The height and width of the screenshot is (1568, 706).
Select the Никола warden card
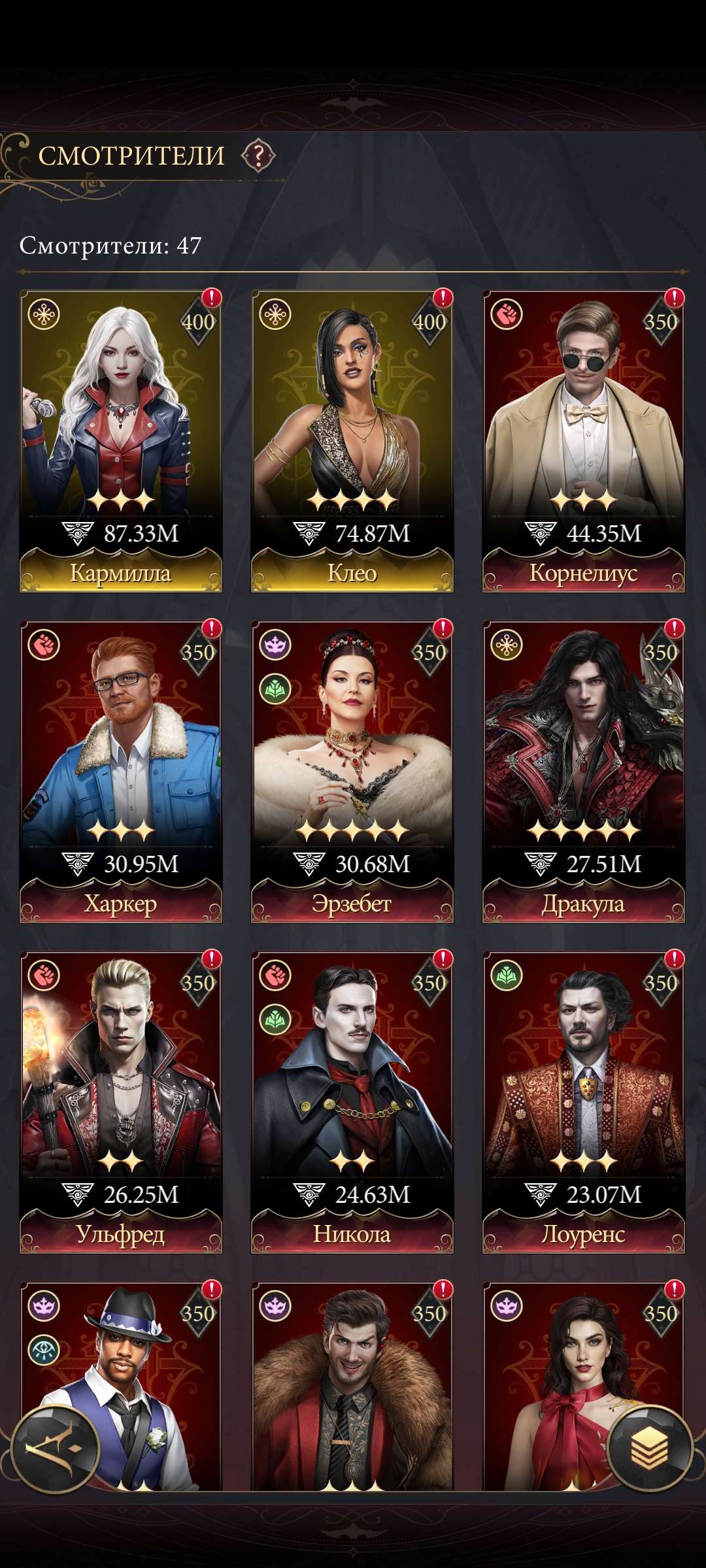(352, 1102)
